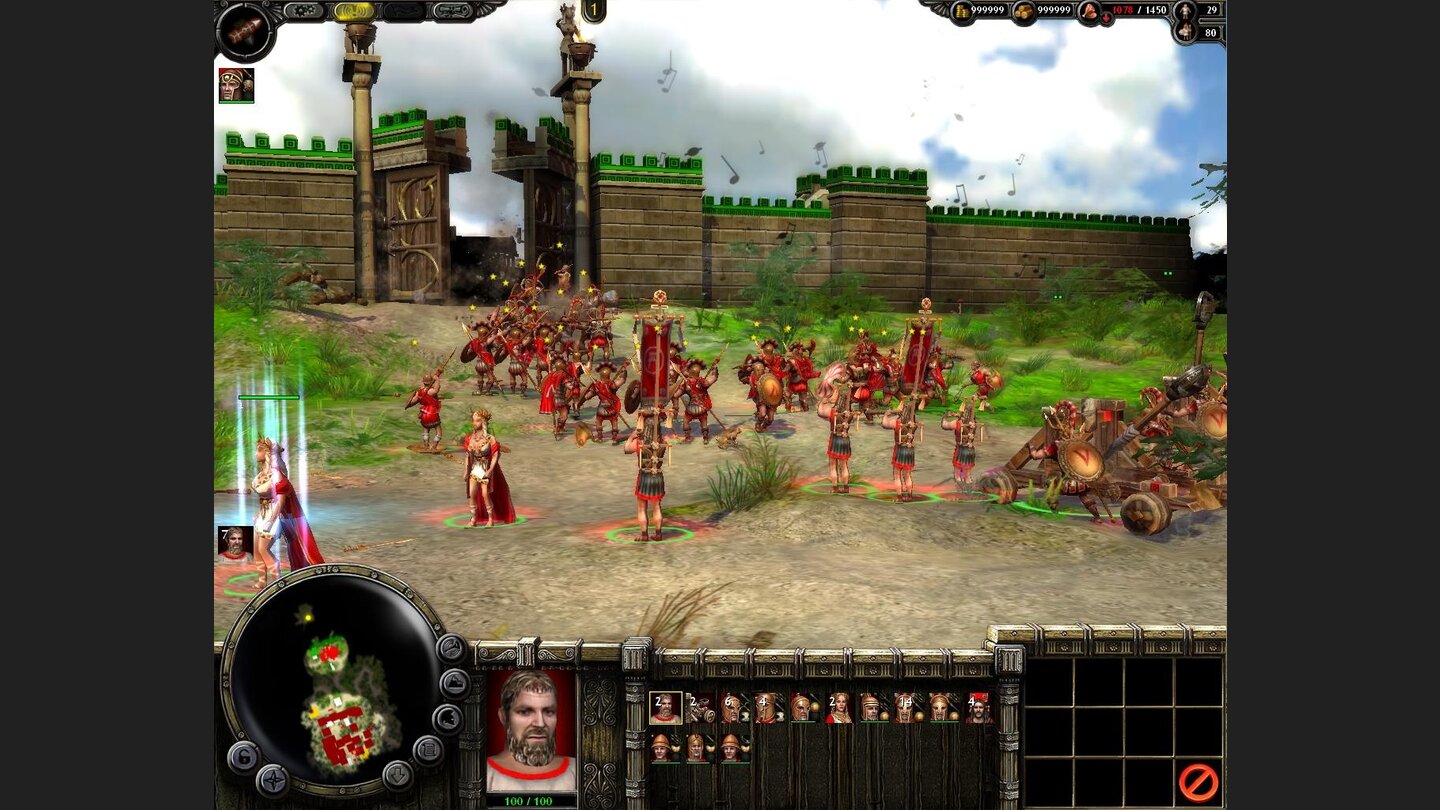
Task: Click the horn icon above the minimap buttons
Action: tap(451, 650)
